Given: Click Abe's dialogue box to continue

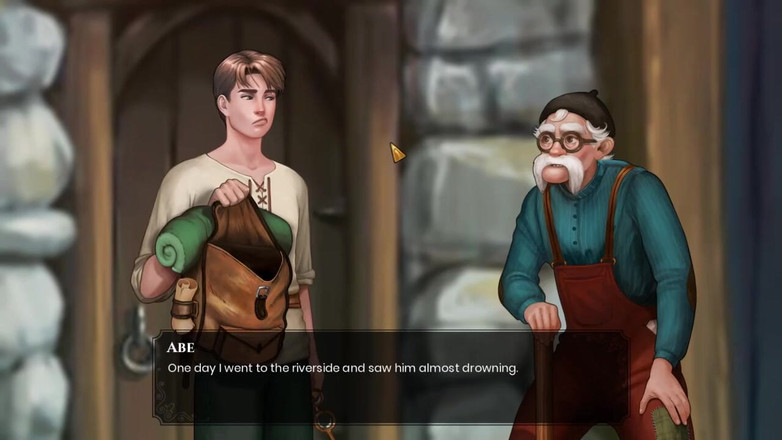Looking at the screenshot, I should click(x=390, y=377).
